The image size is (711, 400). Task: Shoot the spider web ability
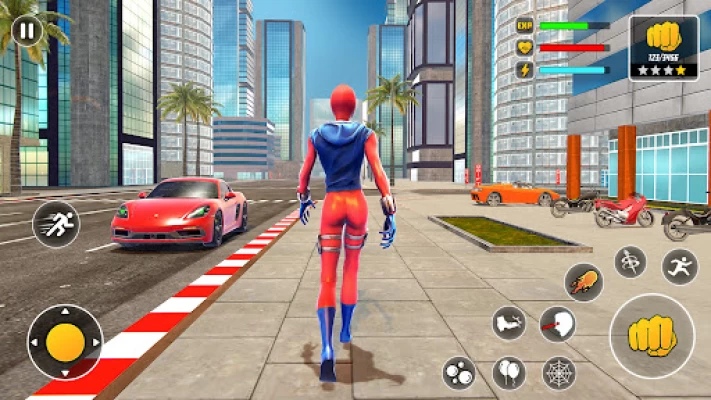[558, 373]
